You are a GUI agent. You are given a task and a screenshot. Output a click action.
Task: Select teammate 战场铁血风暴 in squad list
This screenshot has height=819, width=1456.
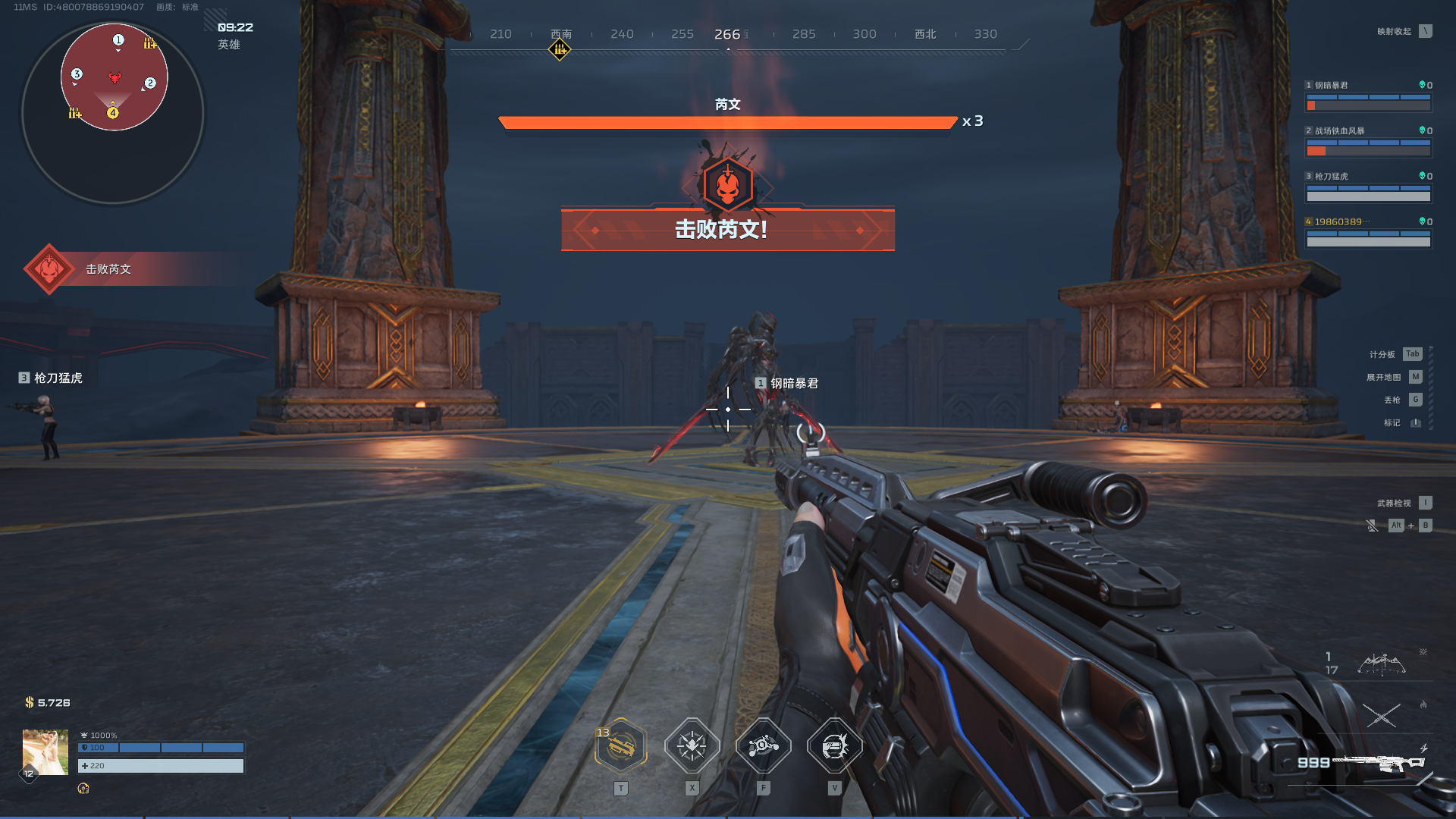coord(1368,142)
